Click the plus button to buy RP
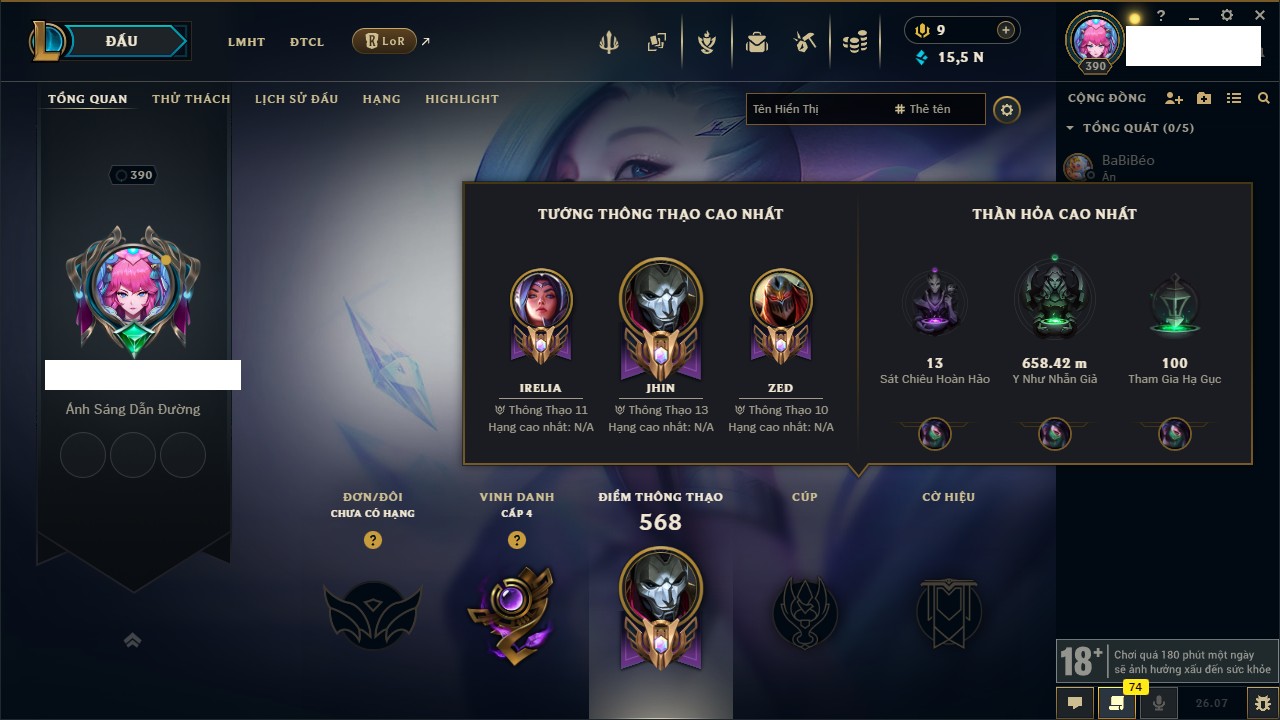This screenshot has height=720, width=1280. click(x=1006, y=30)
